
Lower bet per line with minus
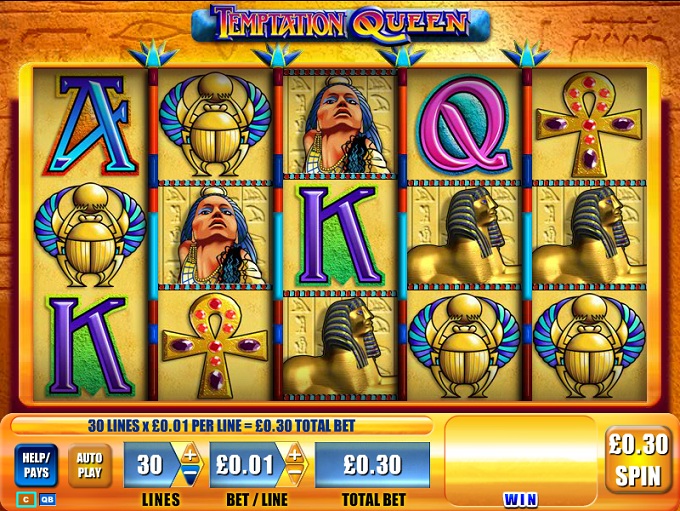pyautogui.click(x=294, y=476)
